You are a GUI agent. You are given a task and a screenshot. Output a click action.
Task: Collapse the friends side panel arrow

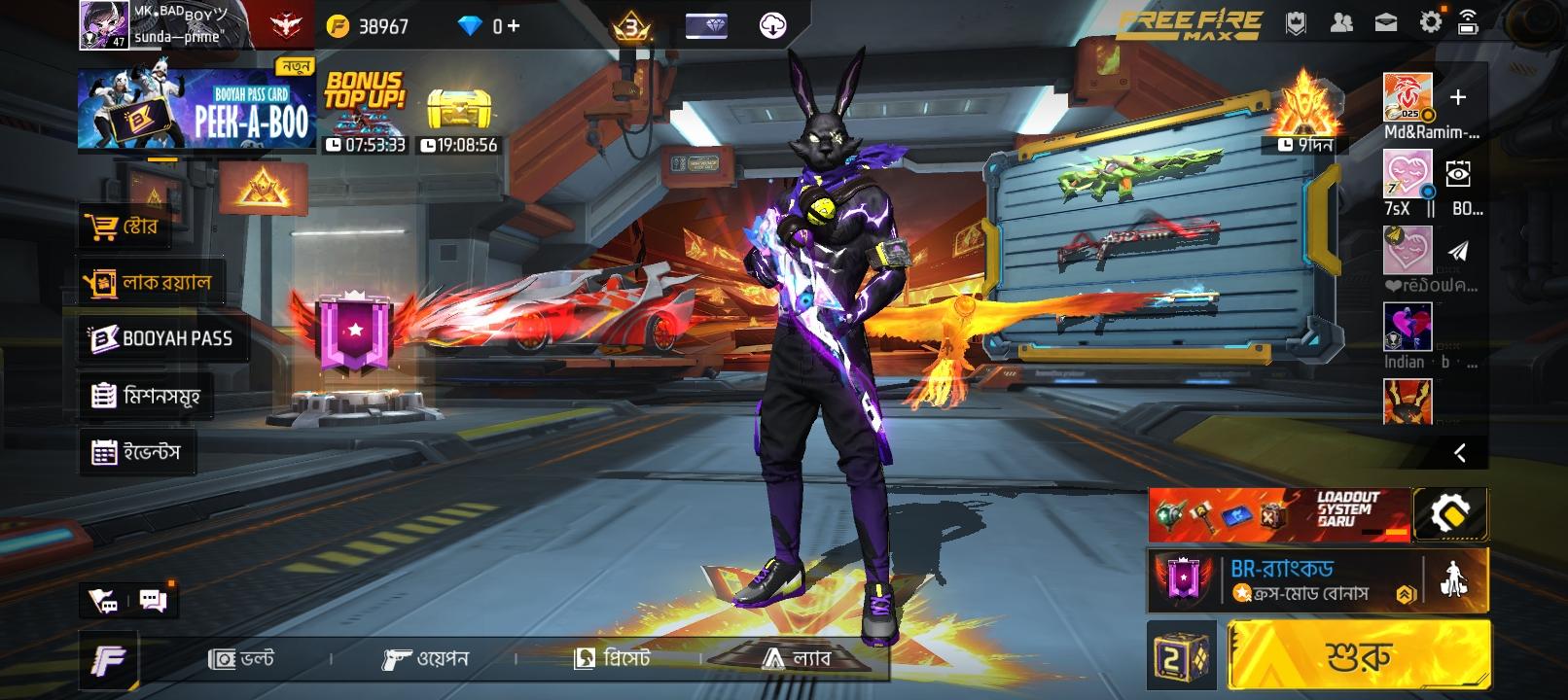tap(1459, 452)
